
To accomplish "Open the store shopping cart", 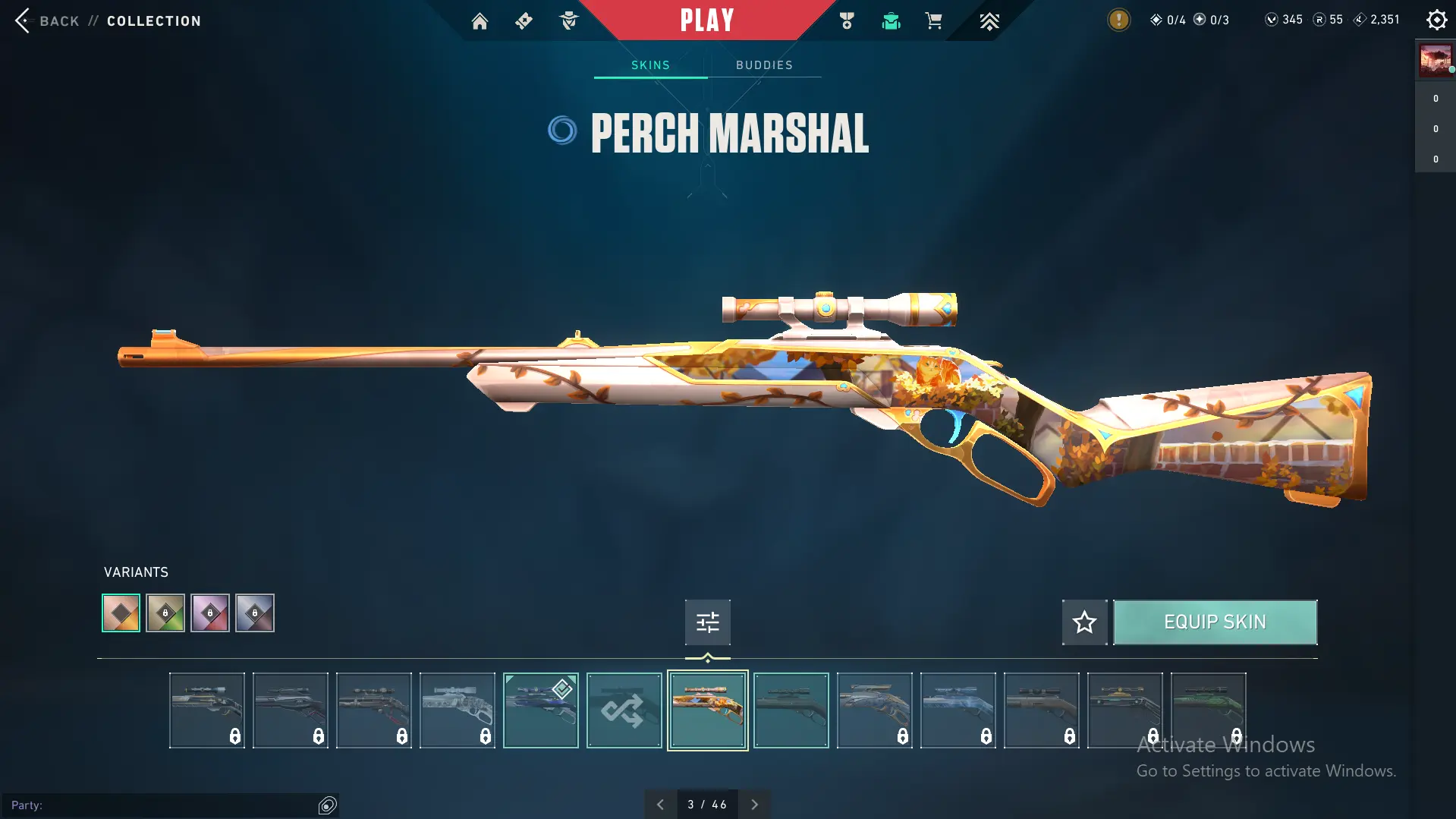I will click(933, 21).
